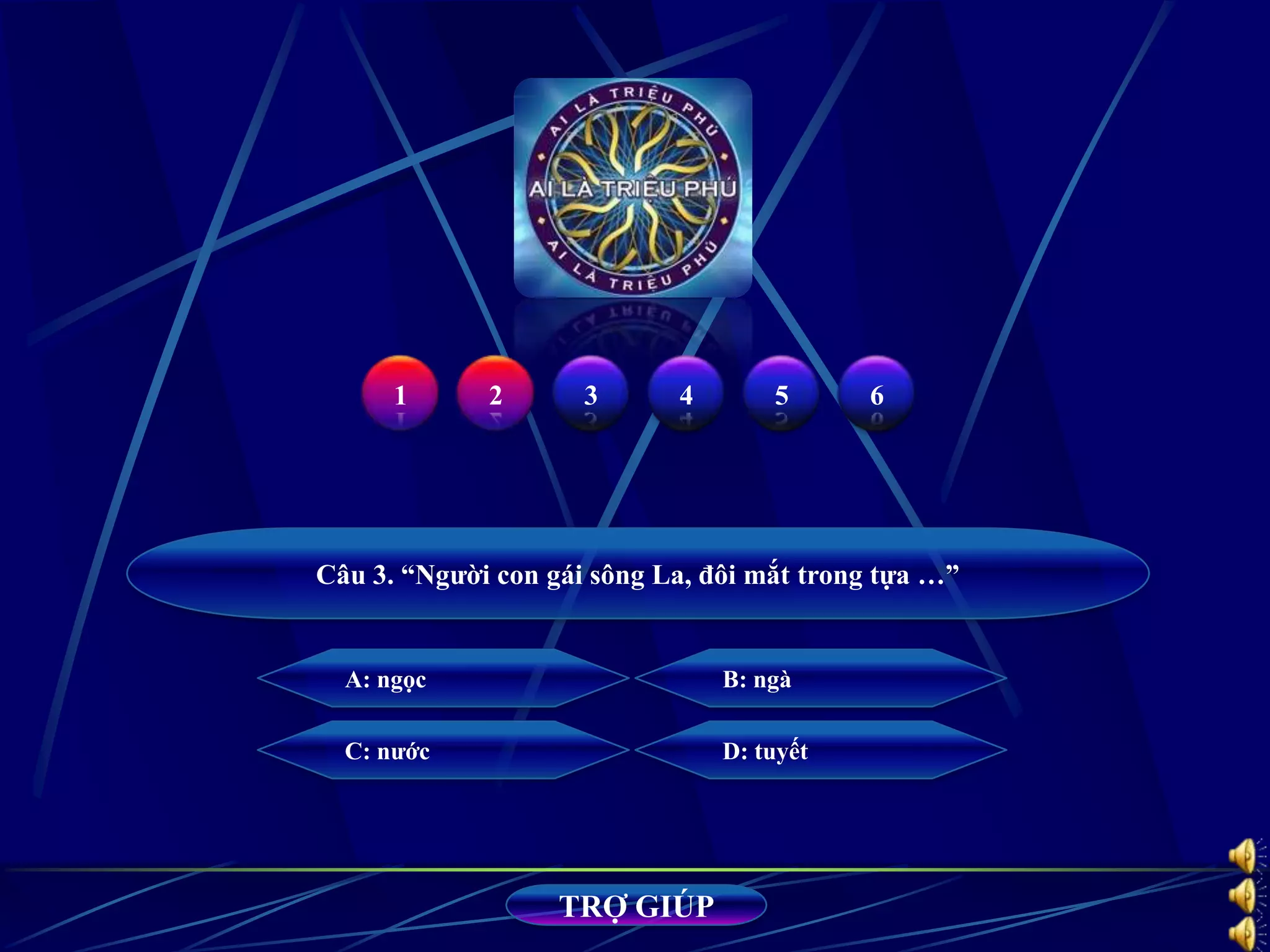Answer with D: tuyết

click(x=820, y=751)
